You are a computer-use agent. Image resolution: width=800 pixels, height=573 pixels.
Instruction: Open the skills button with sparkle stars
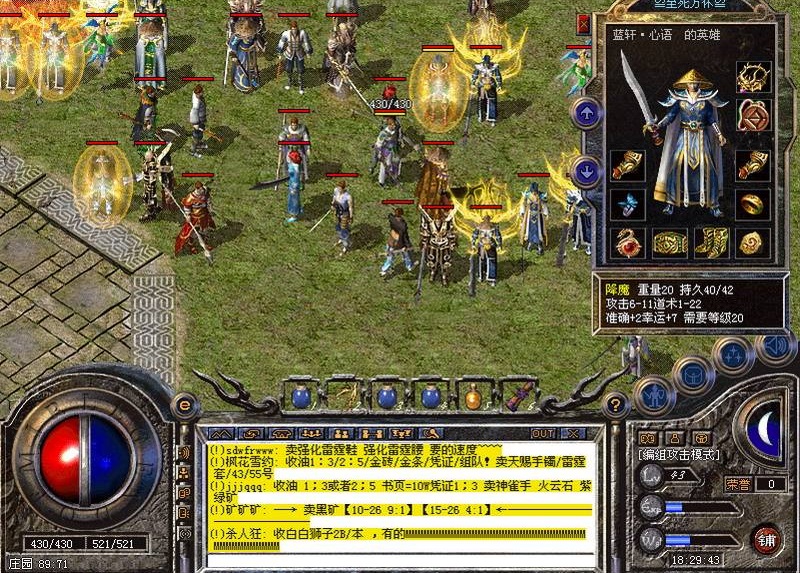733,353
